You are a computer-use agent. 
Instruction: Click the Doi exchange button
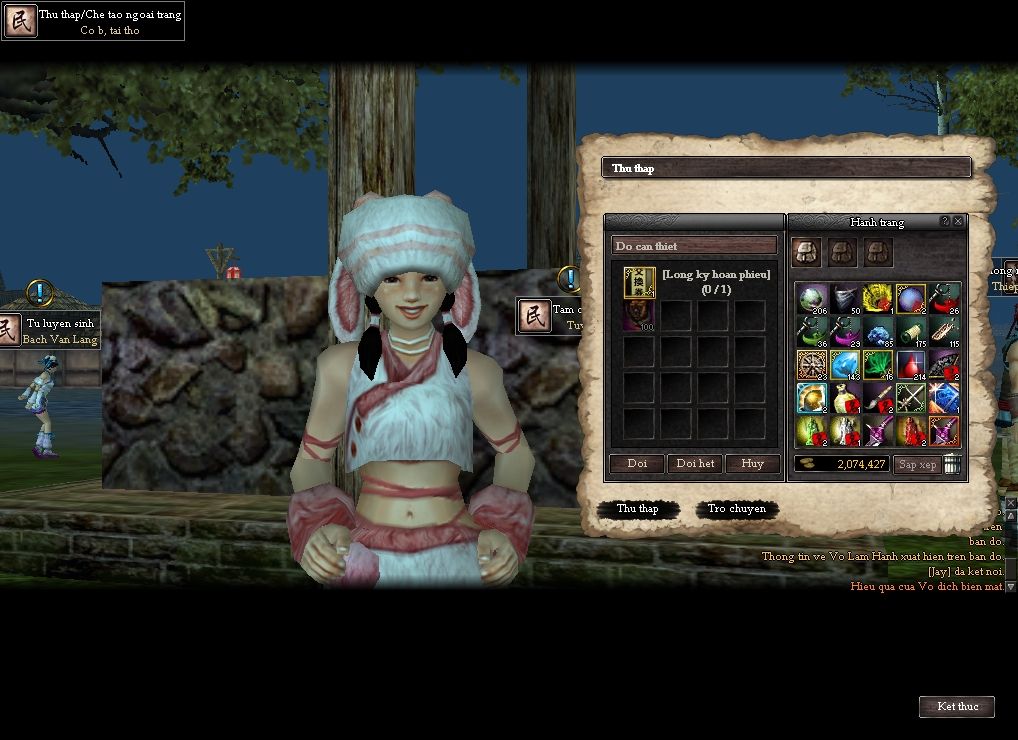point(637,464)
